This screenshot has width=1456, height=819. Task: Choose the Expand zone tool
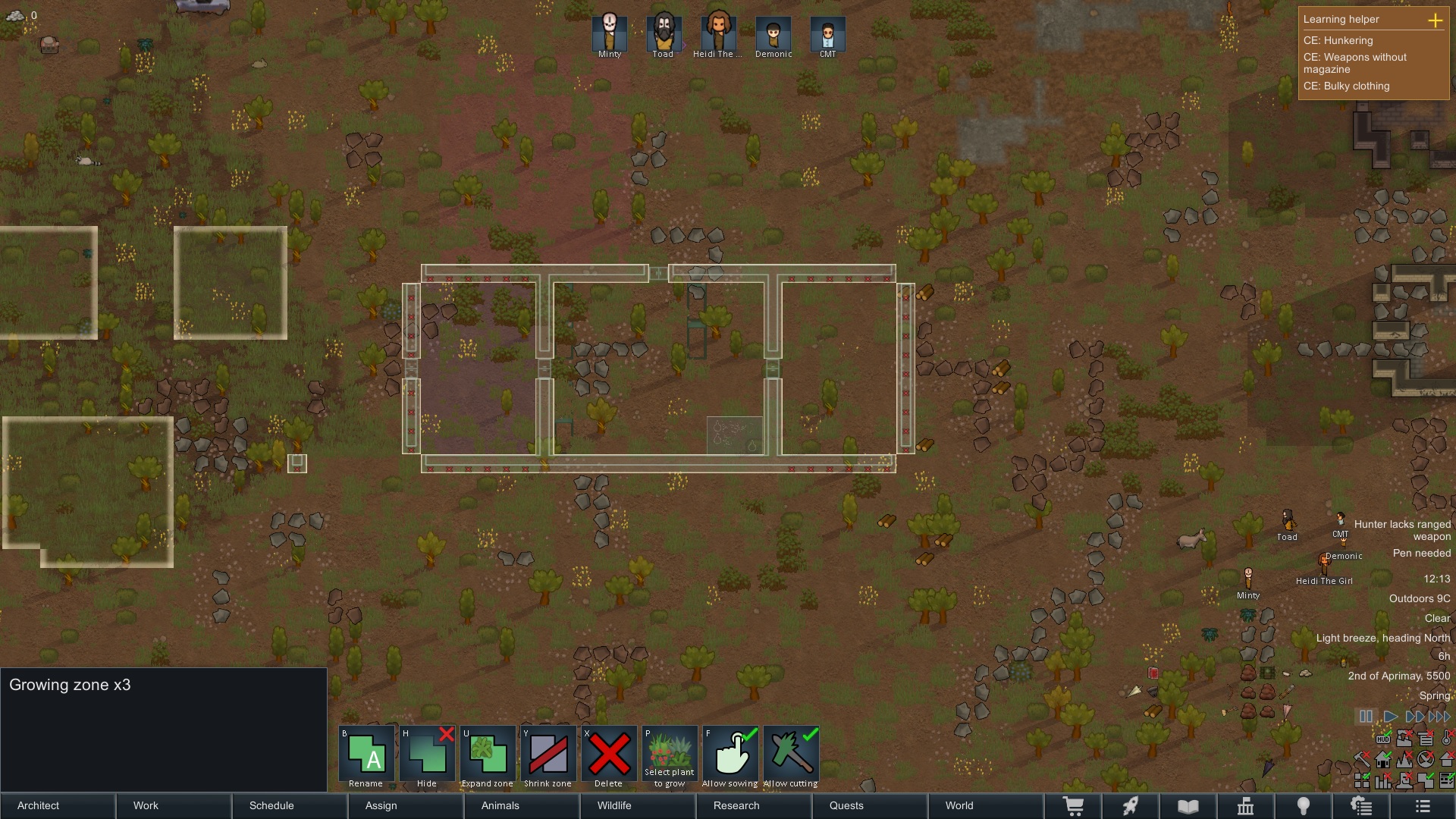pyautogui.click(x=488, y=757)
